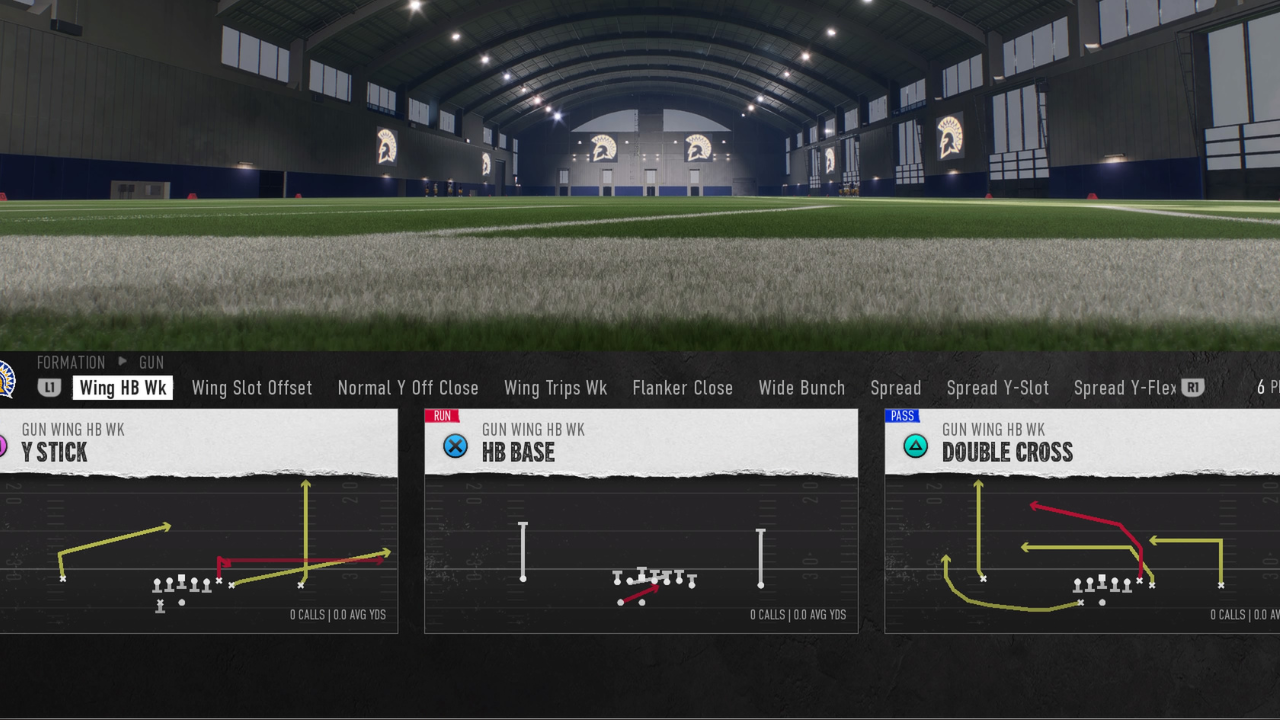The width and height of the screenshot is (1280, 720).
Task: Click the FORMATION breadcrumb label
Action: [x=71, y=362]
